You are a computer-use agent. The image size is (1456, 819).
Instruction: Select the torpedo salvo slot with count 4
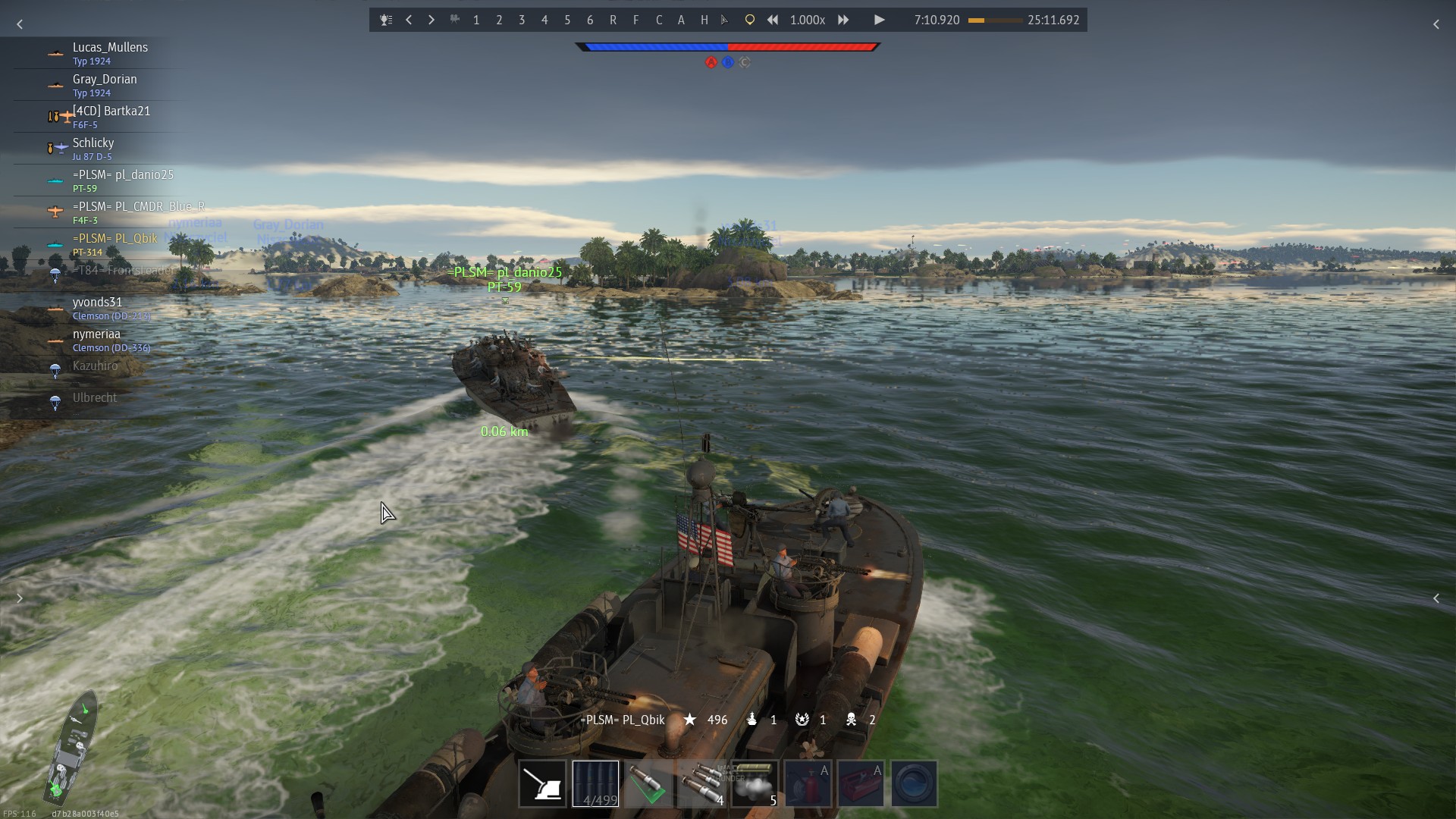[x=701, y=783]
